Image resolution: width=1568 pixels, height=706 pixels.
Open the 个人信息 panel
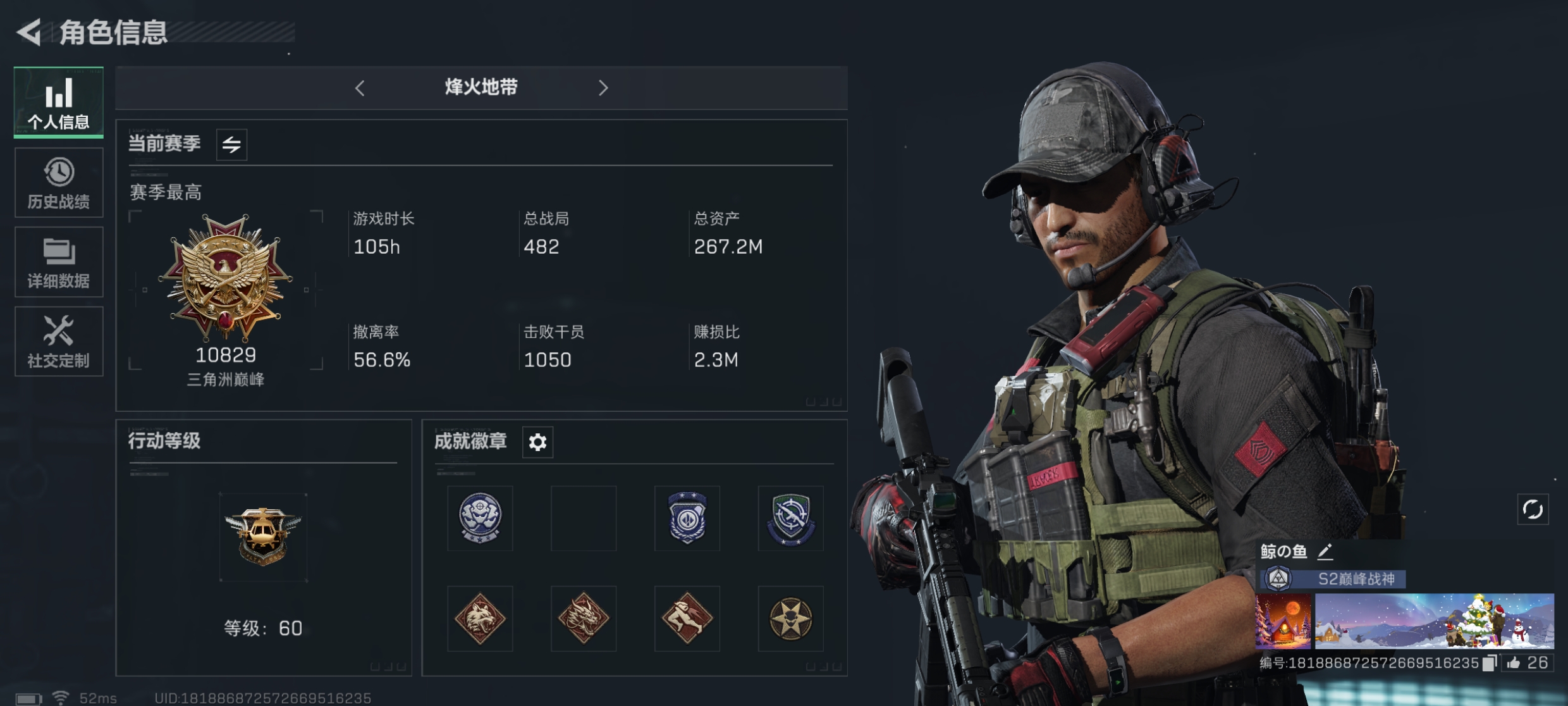[58, 103]
